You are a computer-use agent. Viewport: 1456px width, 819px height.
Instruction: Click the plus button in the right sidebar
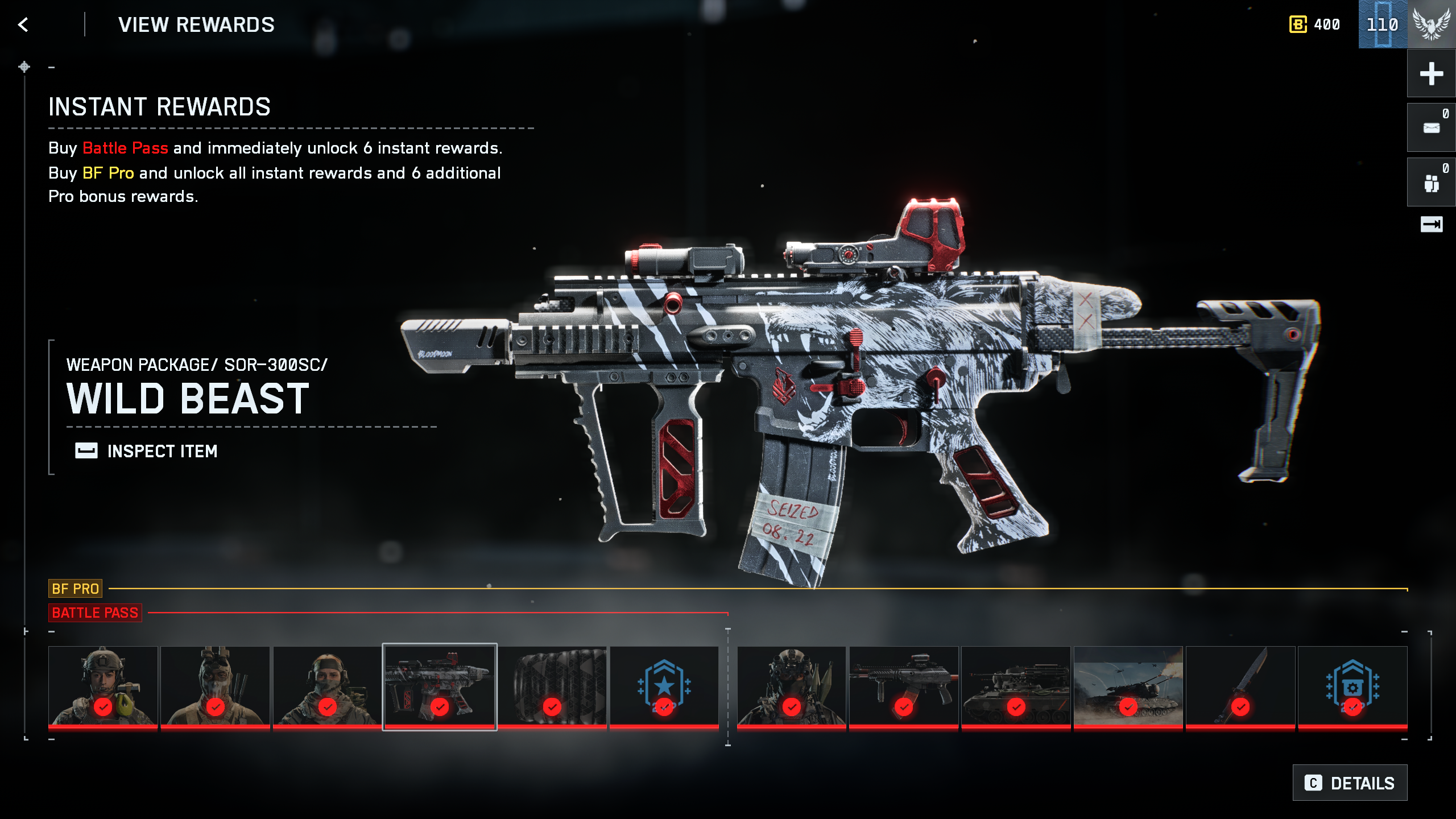coord(1431,73)
